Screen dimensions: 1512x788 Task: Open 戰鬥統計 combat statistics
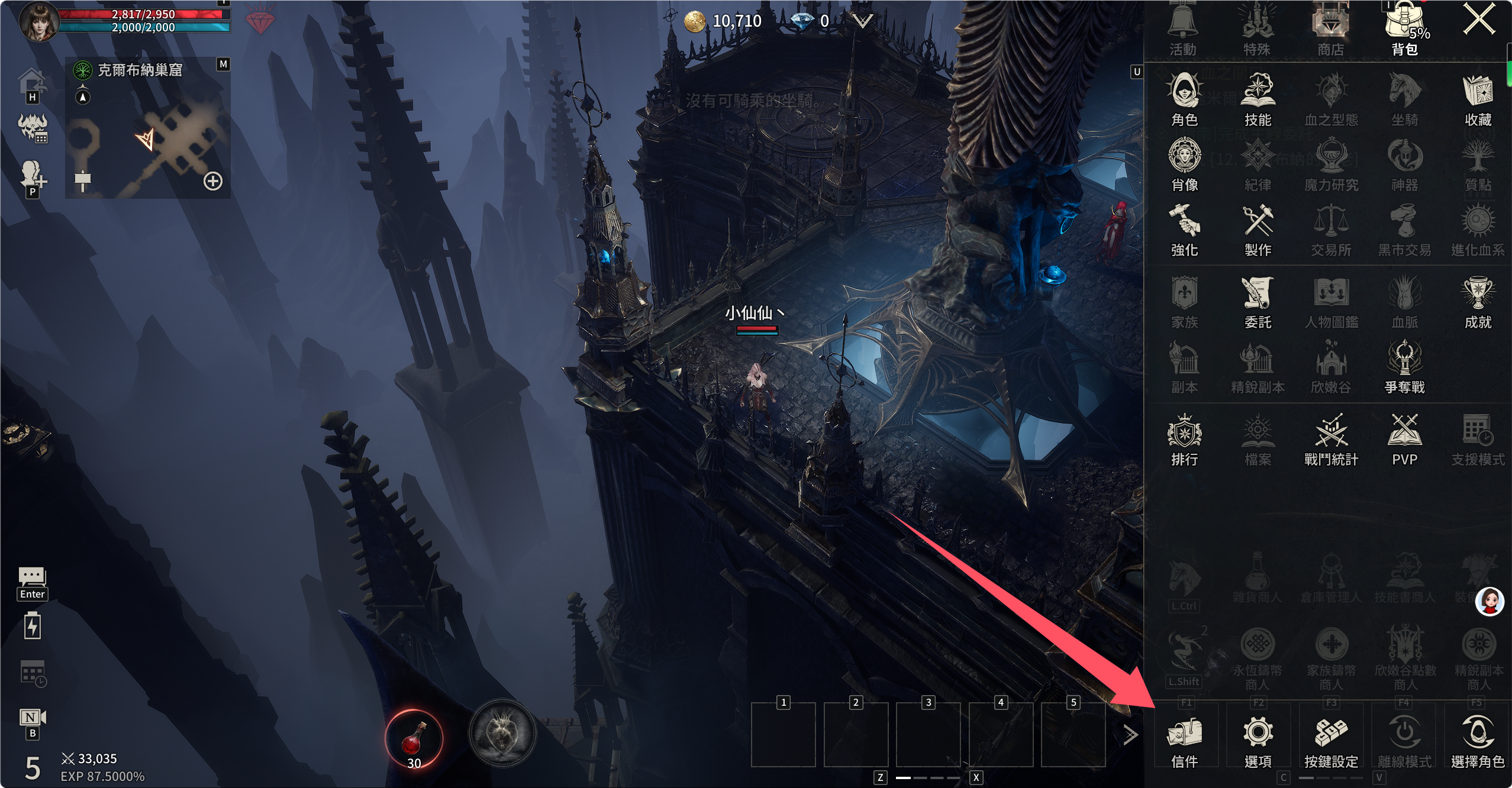click(x=1331, y=438)
